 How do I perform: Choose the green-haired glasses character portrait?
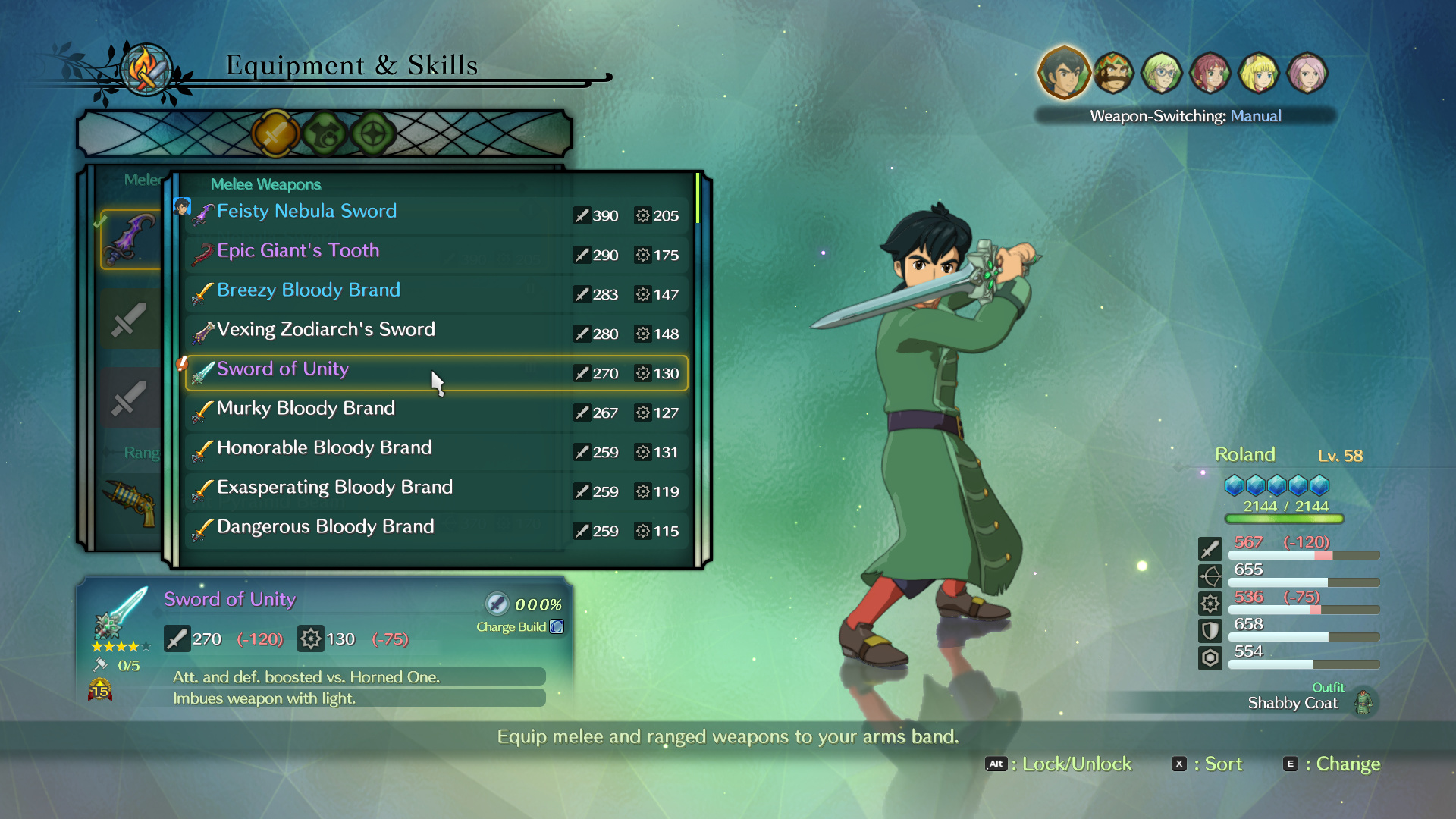coord(1161,73)
